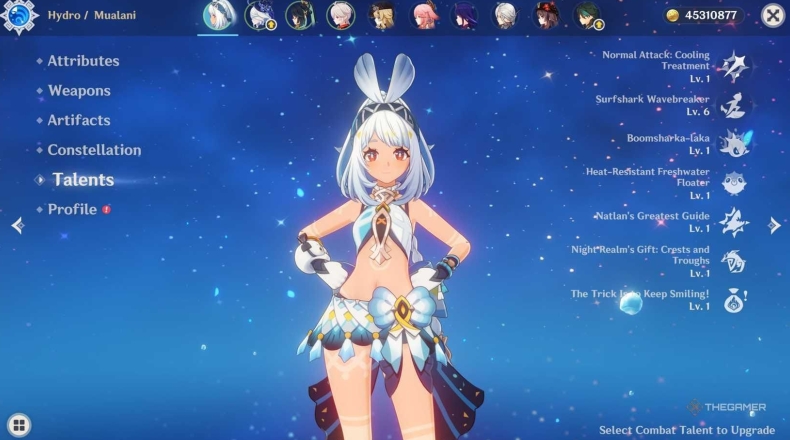Close the character screen

point(773,15)
